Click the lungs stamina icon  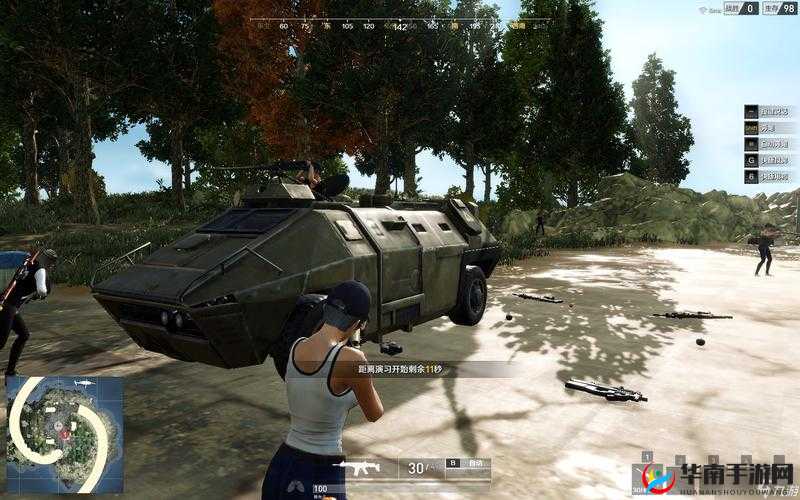[x=298, y=489]
